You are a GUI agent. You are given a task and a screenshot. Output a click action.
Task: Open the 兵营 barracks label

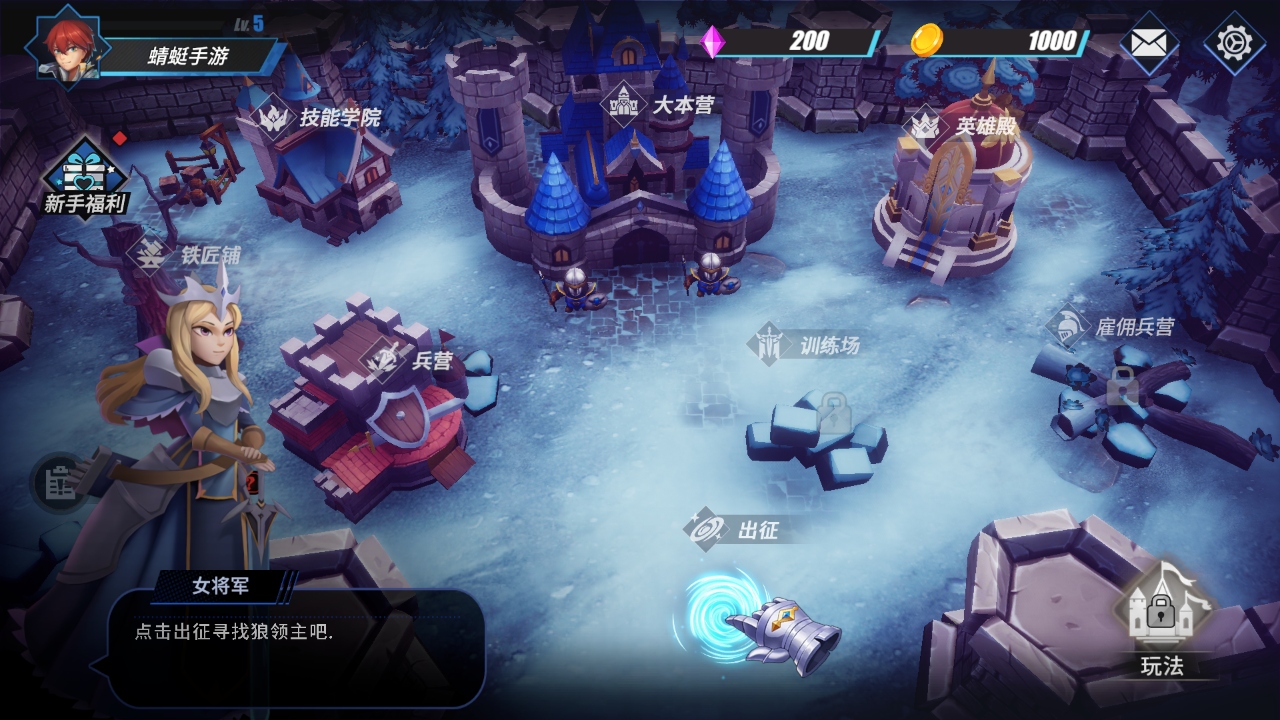412,360
